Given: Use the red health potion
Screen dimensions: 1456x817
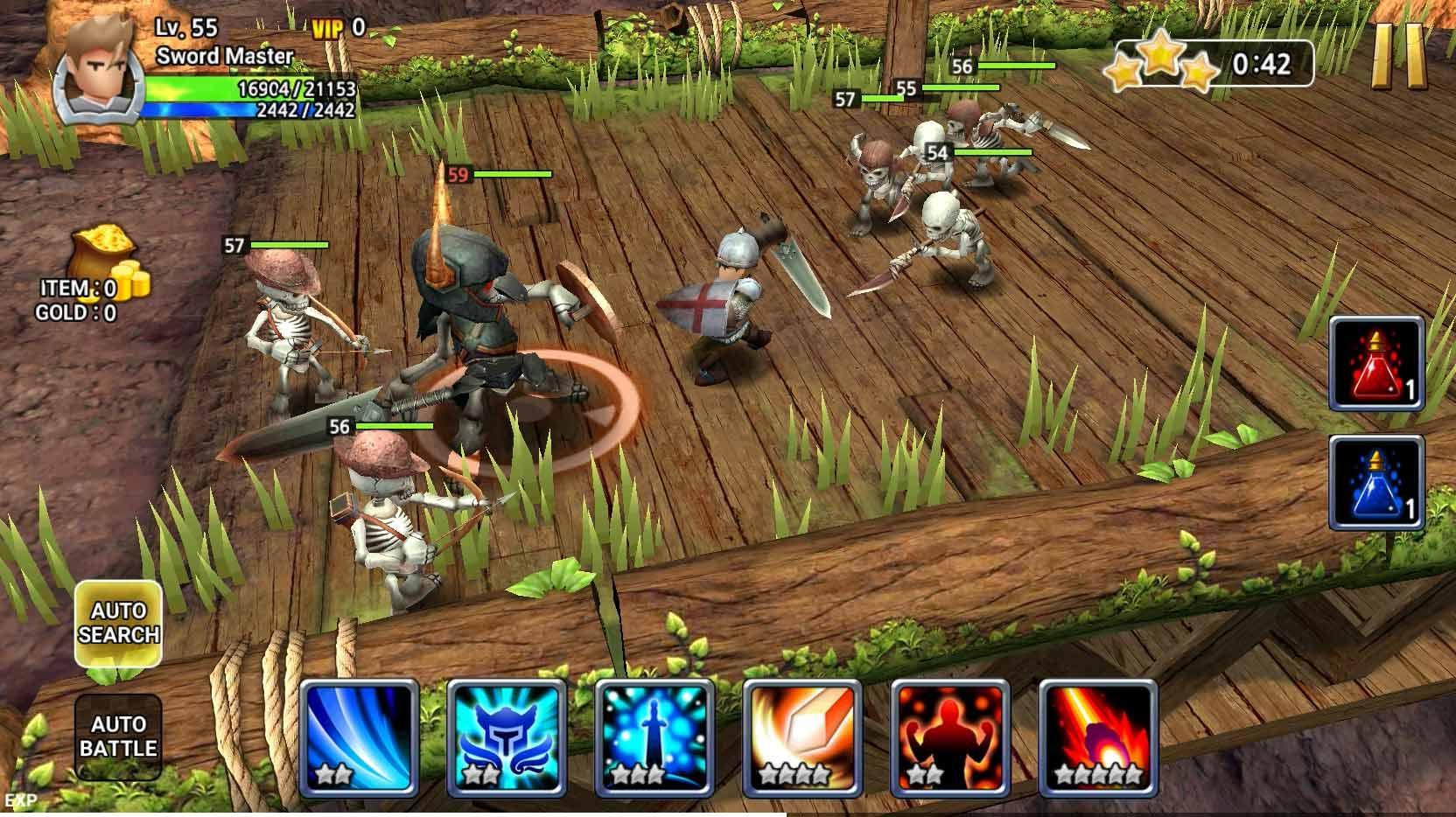Looking at the screenshot, I should 1380,361.
